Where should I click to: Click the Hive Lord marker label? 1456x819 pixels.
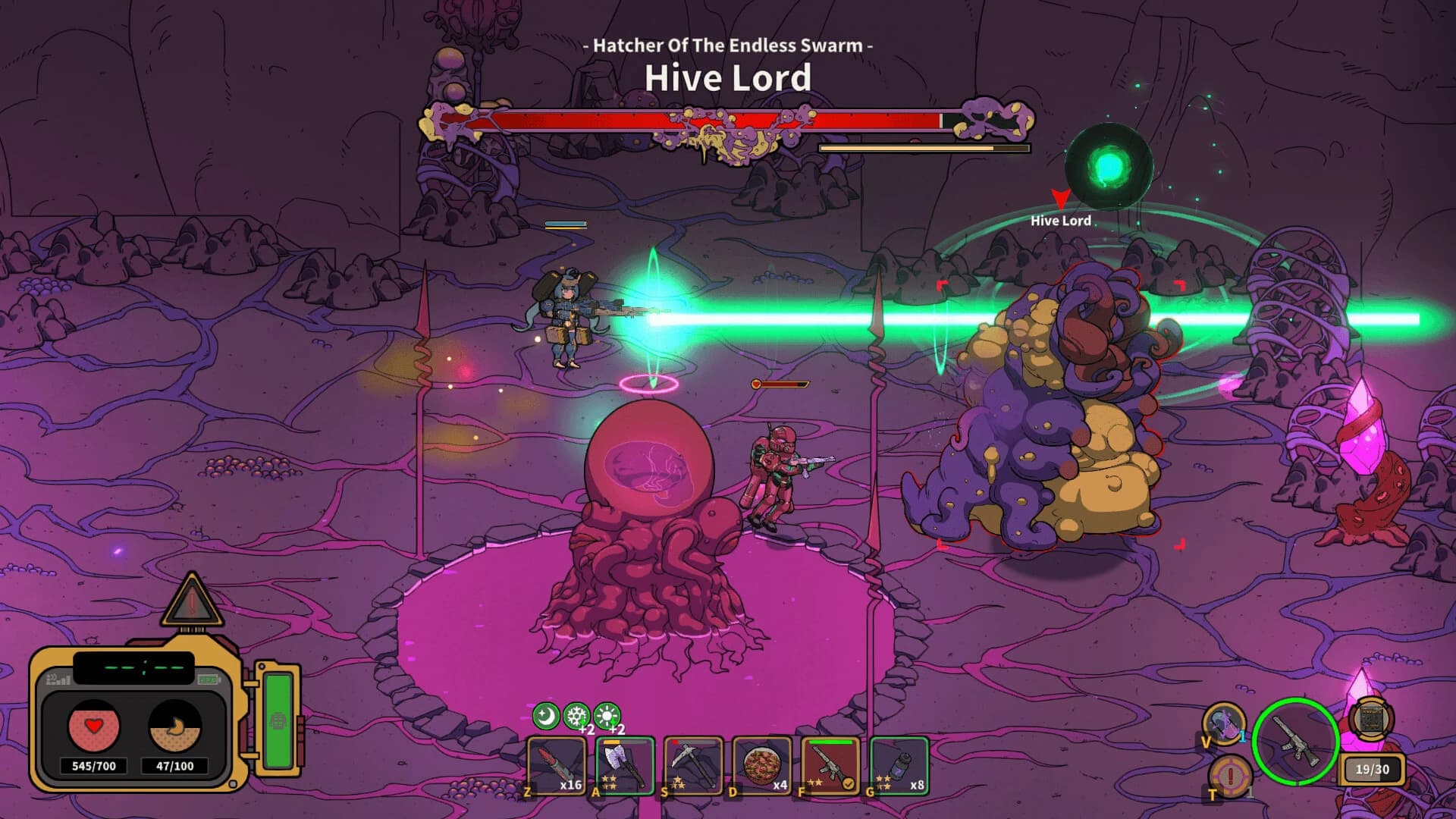tap(1061, 221)
